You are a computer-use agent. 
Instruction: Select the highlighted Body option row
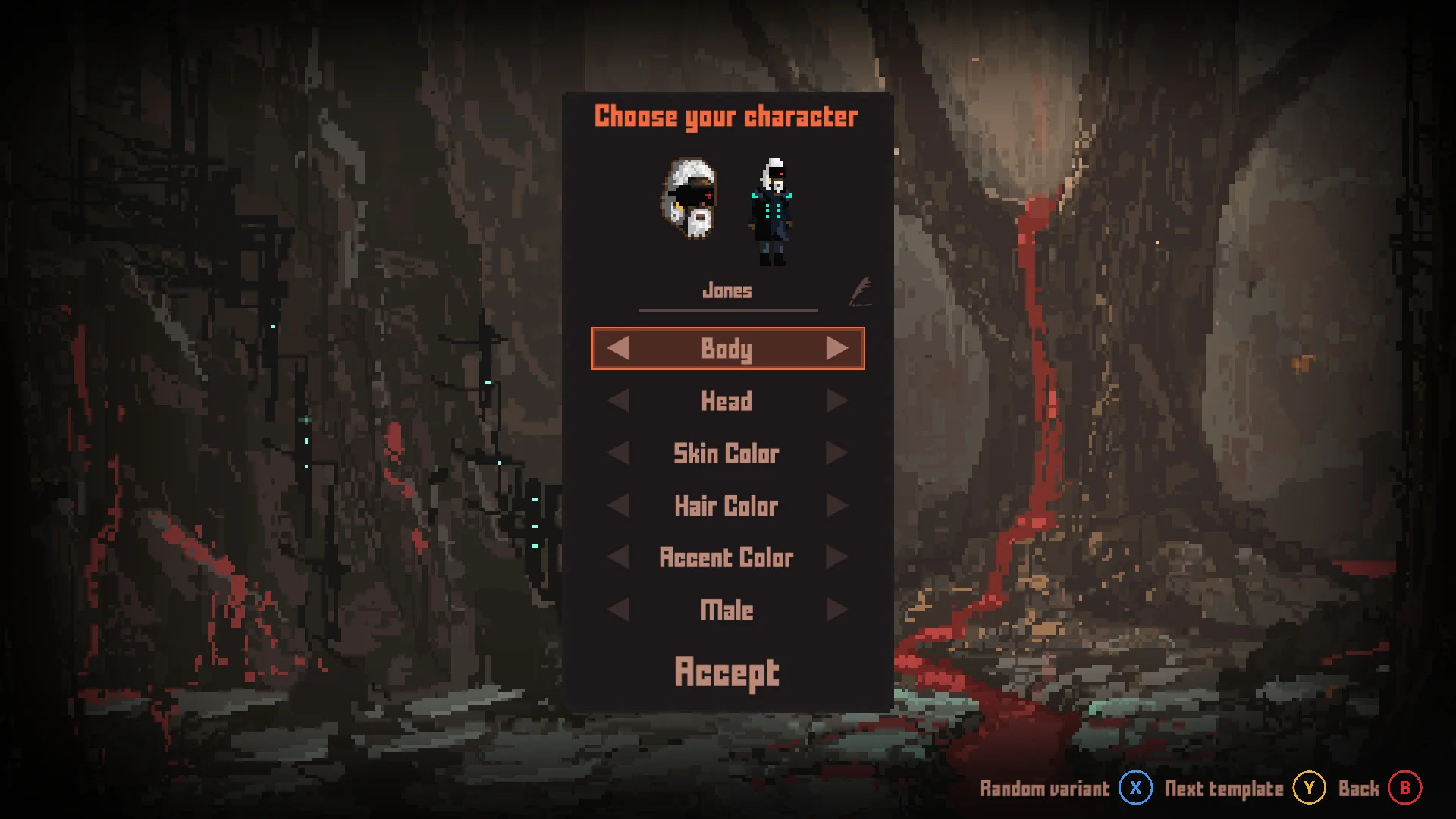coord(726,348)
